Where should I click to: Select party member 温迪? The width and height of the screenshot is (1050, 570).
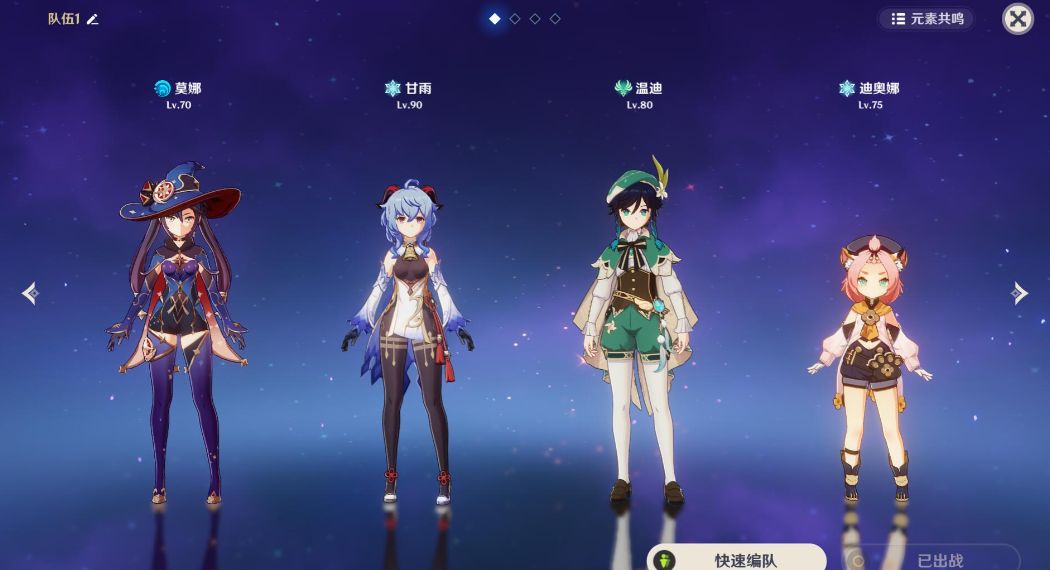point(638,330)
